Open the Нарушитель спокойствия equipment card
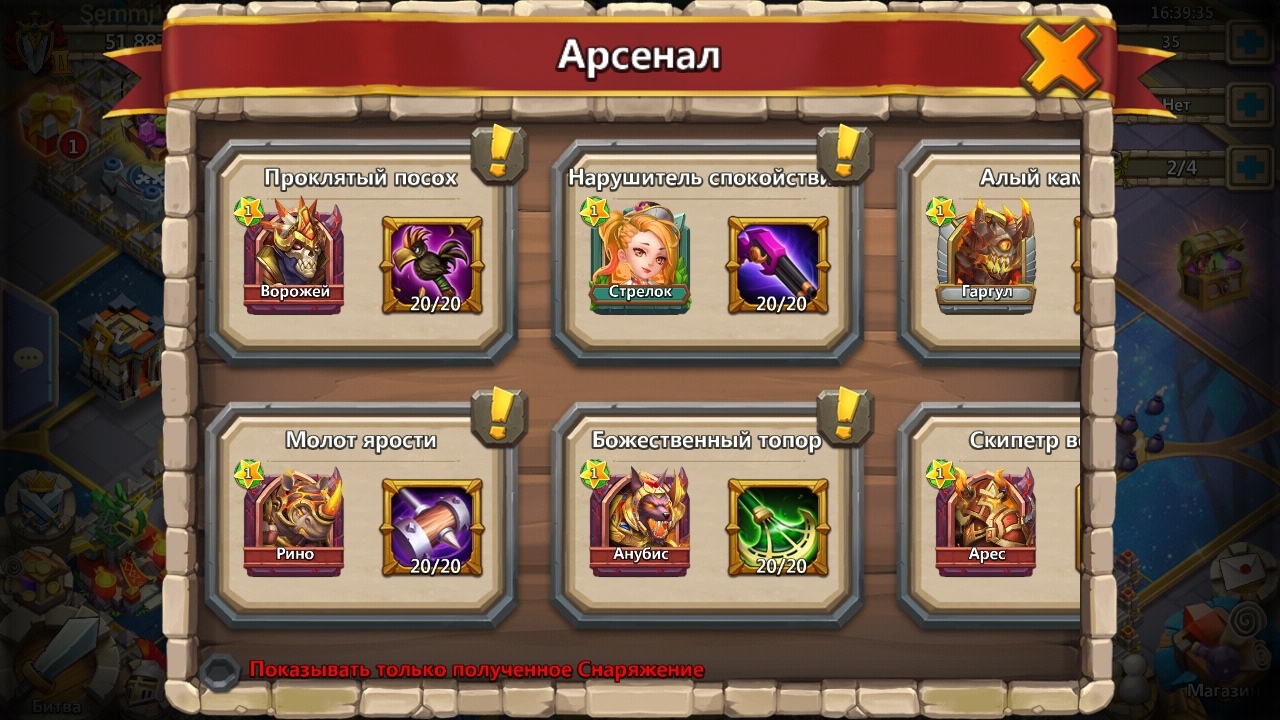Image resolution: width=1280 pixels, height=720 pixels. (706, 178)
